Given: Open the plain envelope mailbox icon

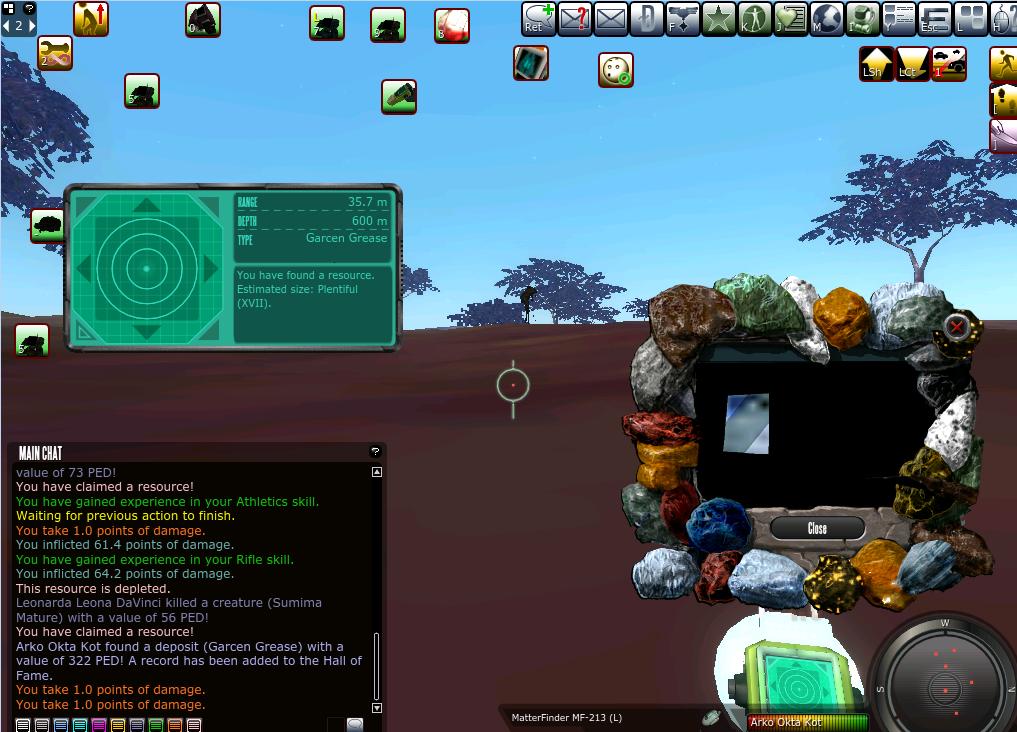Looking at the screenshot, I should click(x=610, y=19).
